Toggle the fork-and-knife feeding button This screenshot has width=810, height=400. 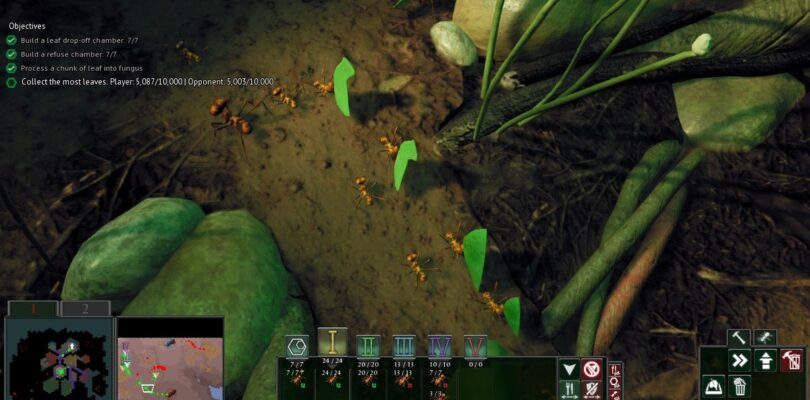click(568, 390)
